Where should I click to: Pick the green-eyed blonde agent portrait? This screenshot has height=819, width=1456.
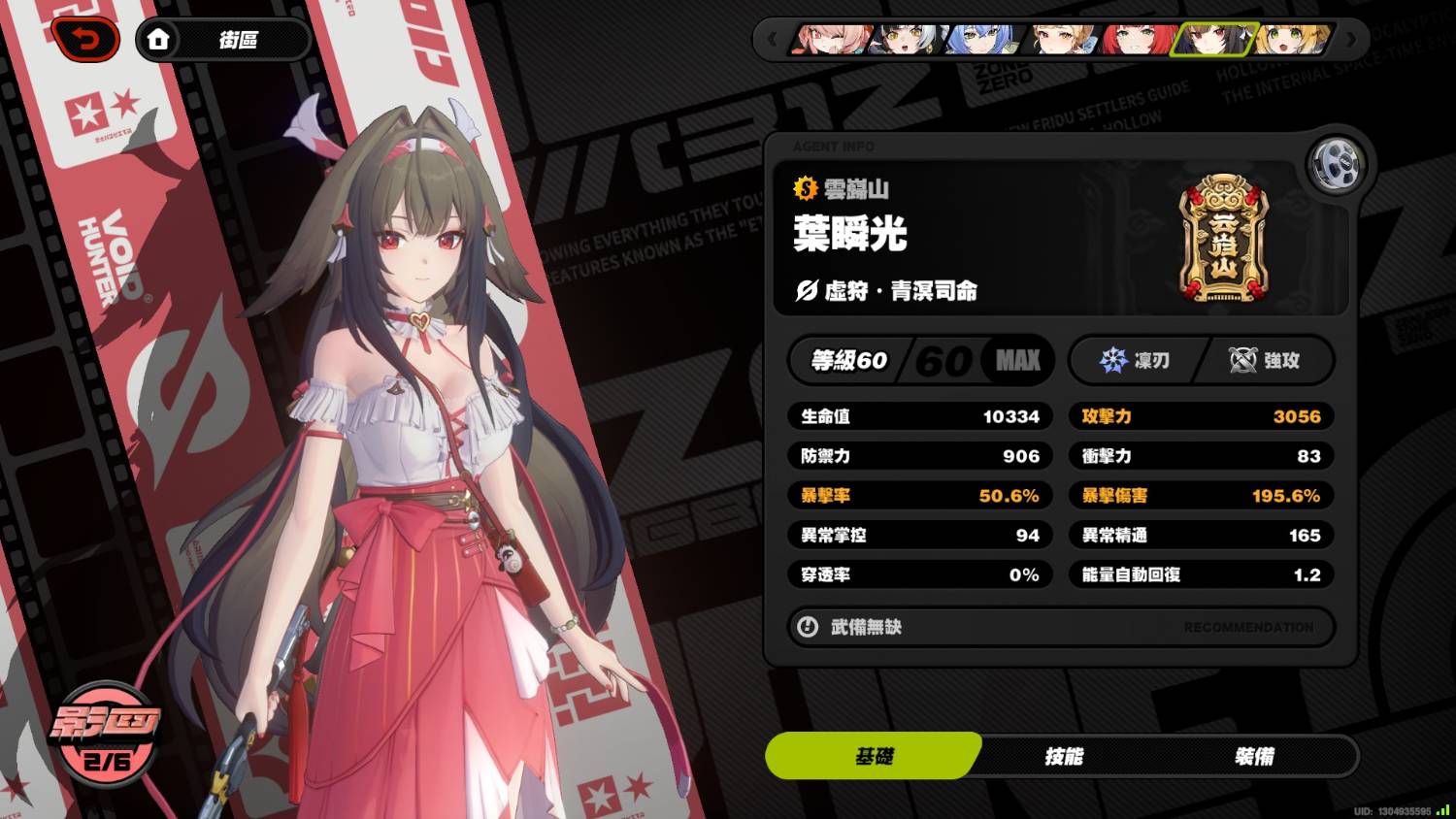coord(1291,40)
